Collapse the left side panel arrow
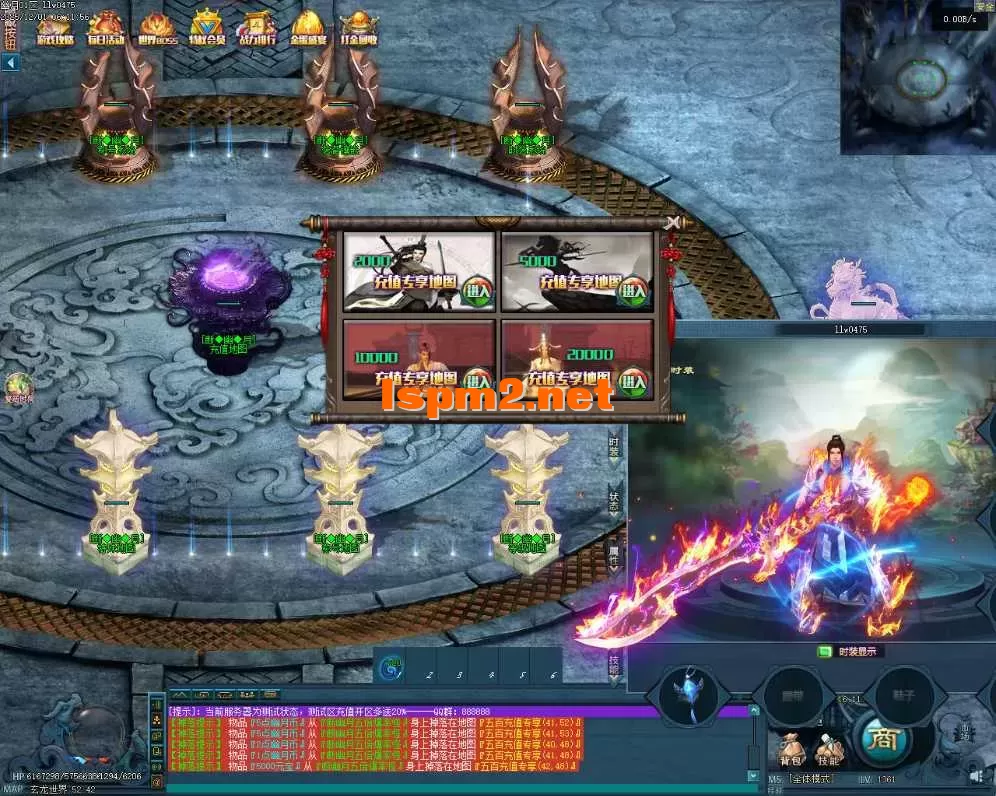 coord(11,63)
